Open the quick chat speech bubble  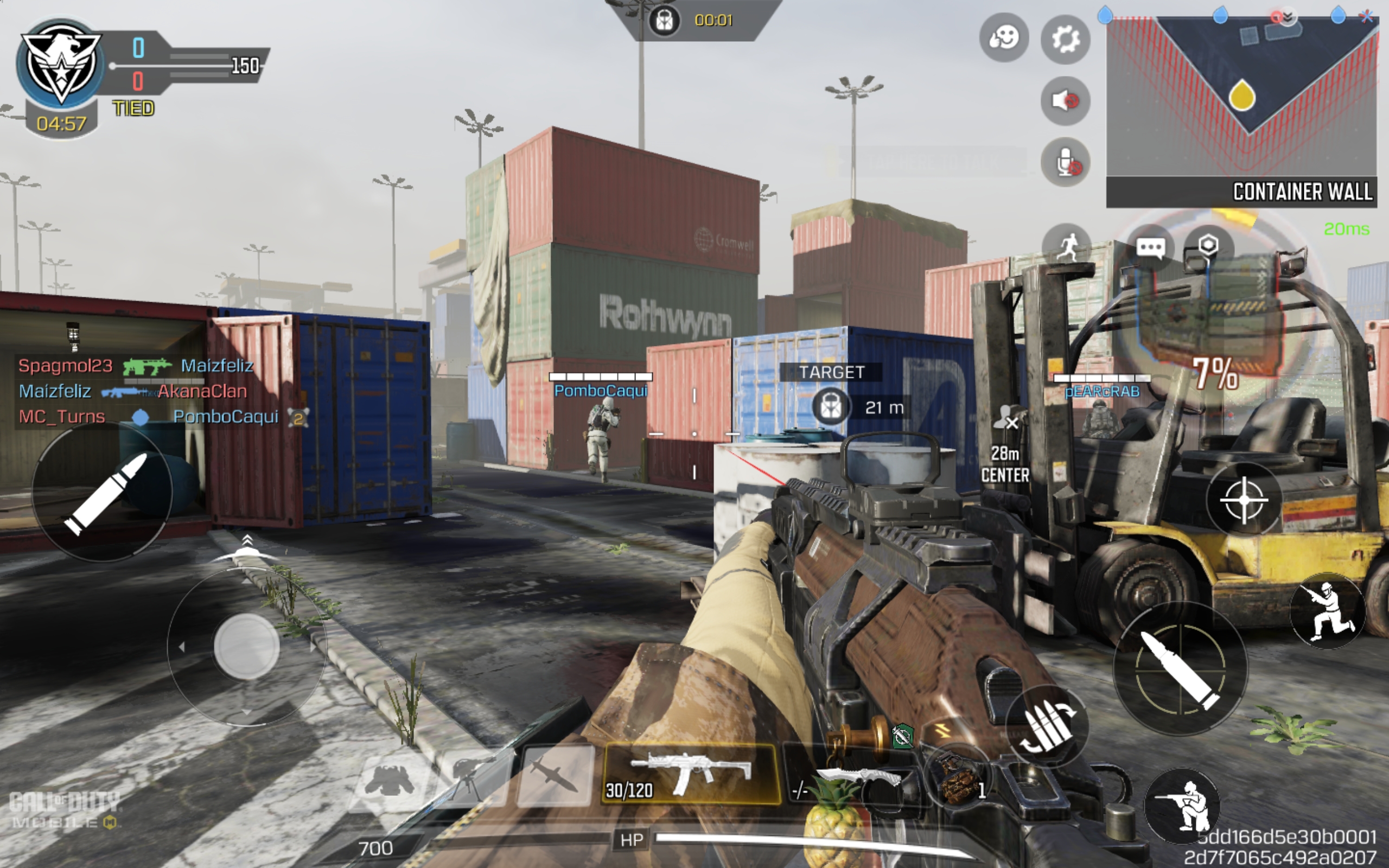[1150, 248]
